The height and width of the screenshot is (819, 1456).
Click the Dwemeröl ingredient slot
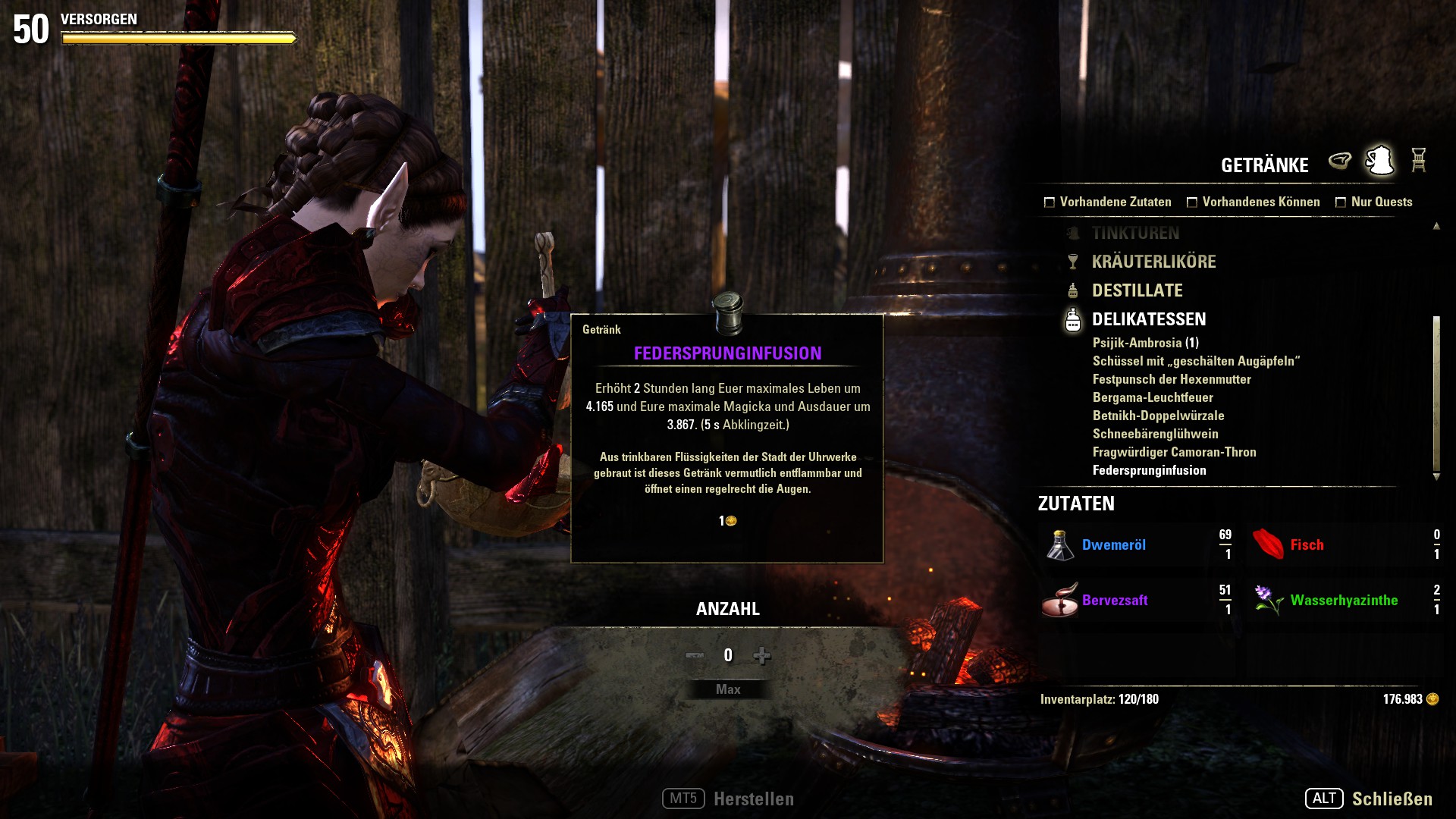(1137, 545)
